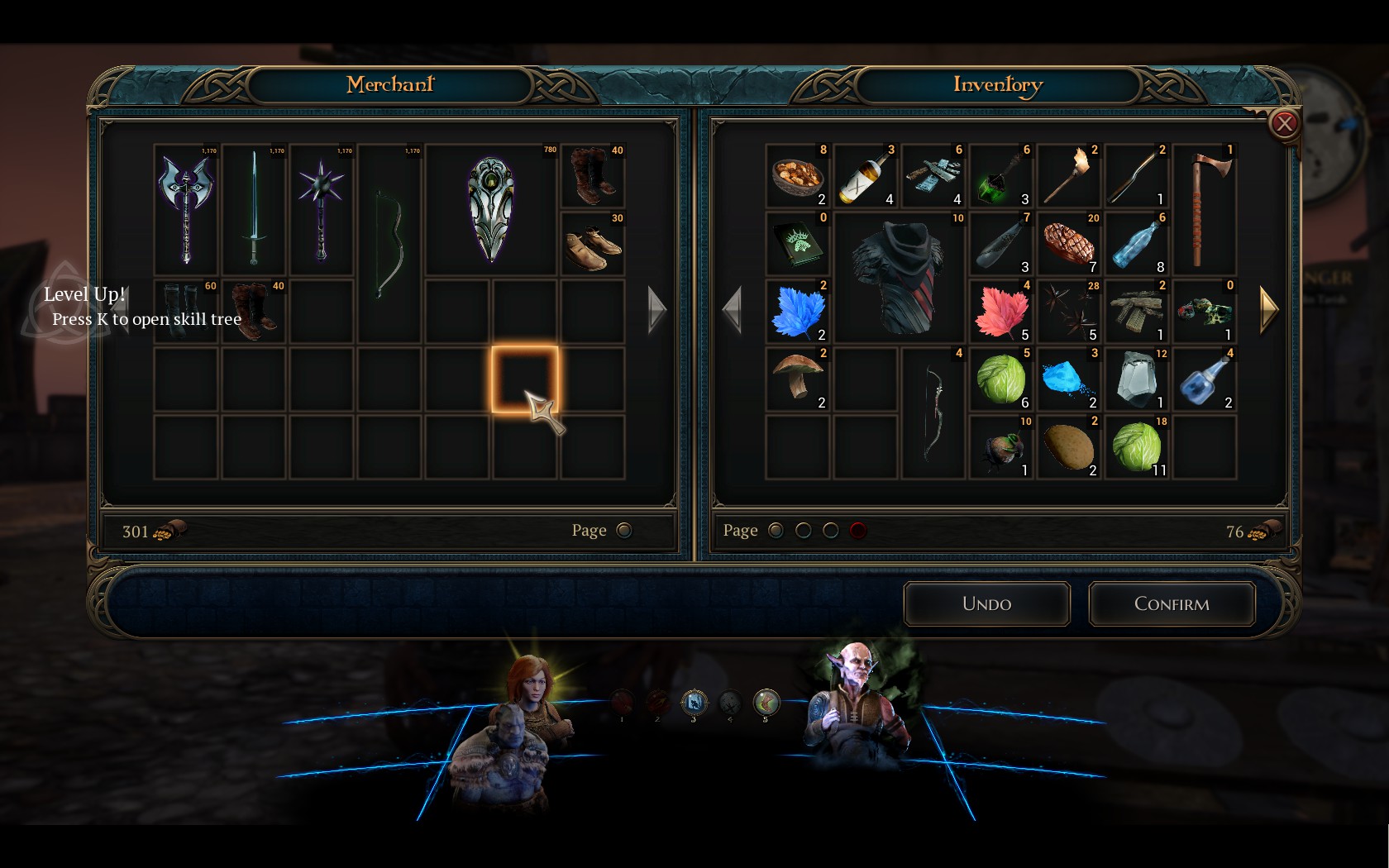The height and width of the screenshot is (868, 1389).
Task: Choose the merchant's longsword
Action: 254,208
